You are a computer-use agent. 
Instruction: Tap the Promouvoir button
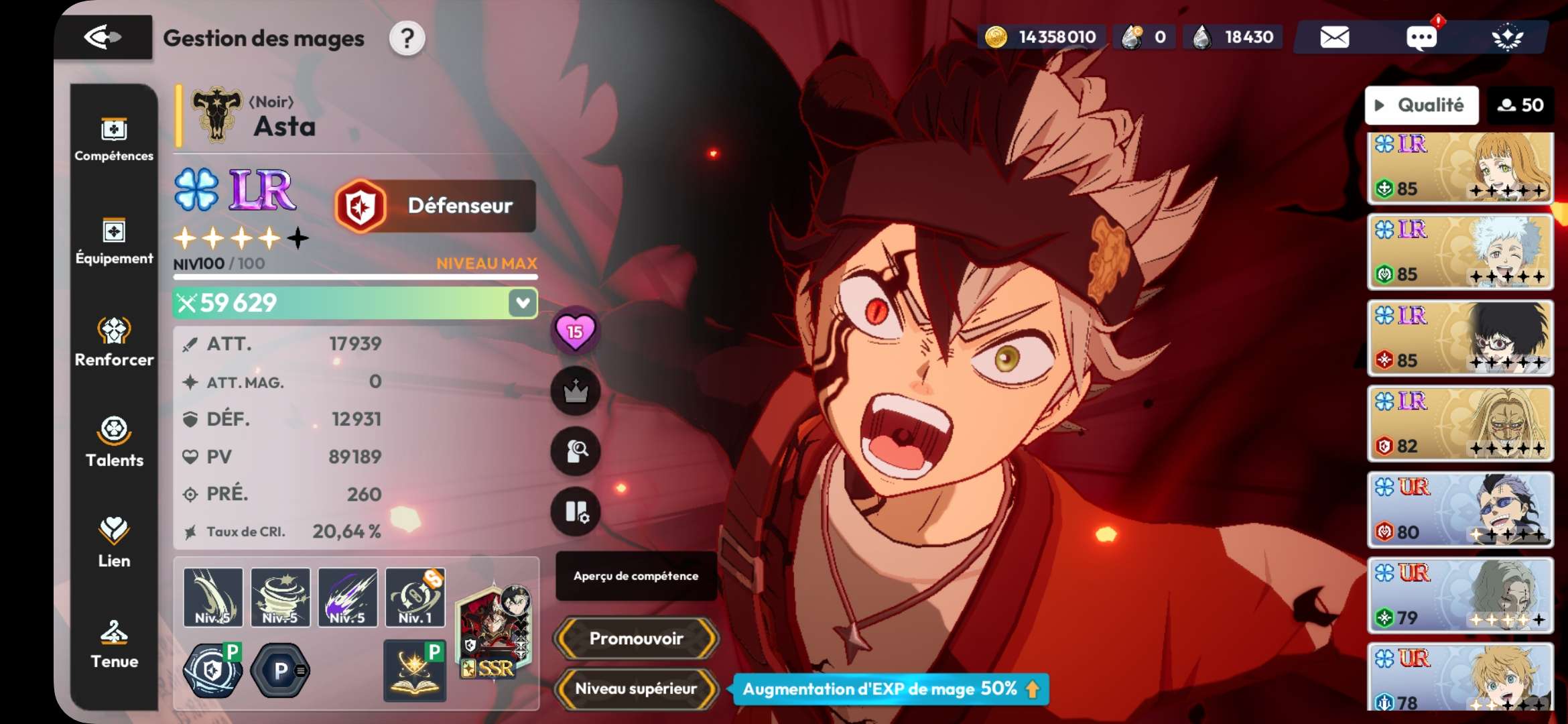coord(636,638)
